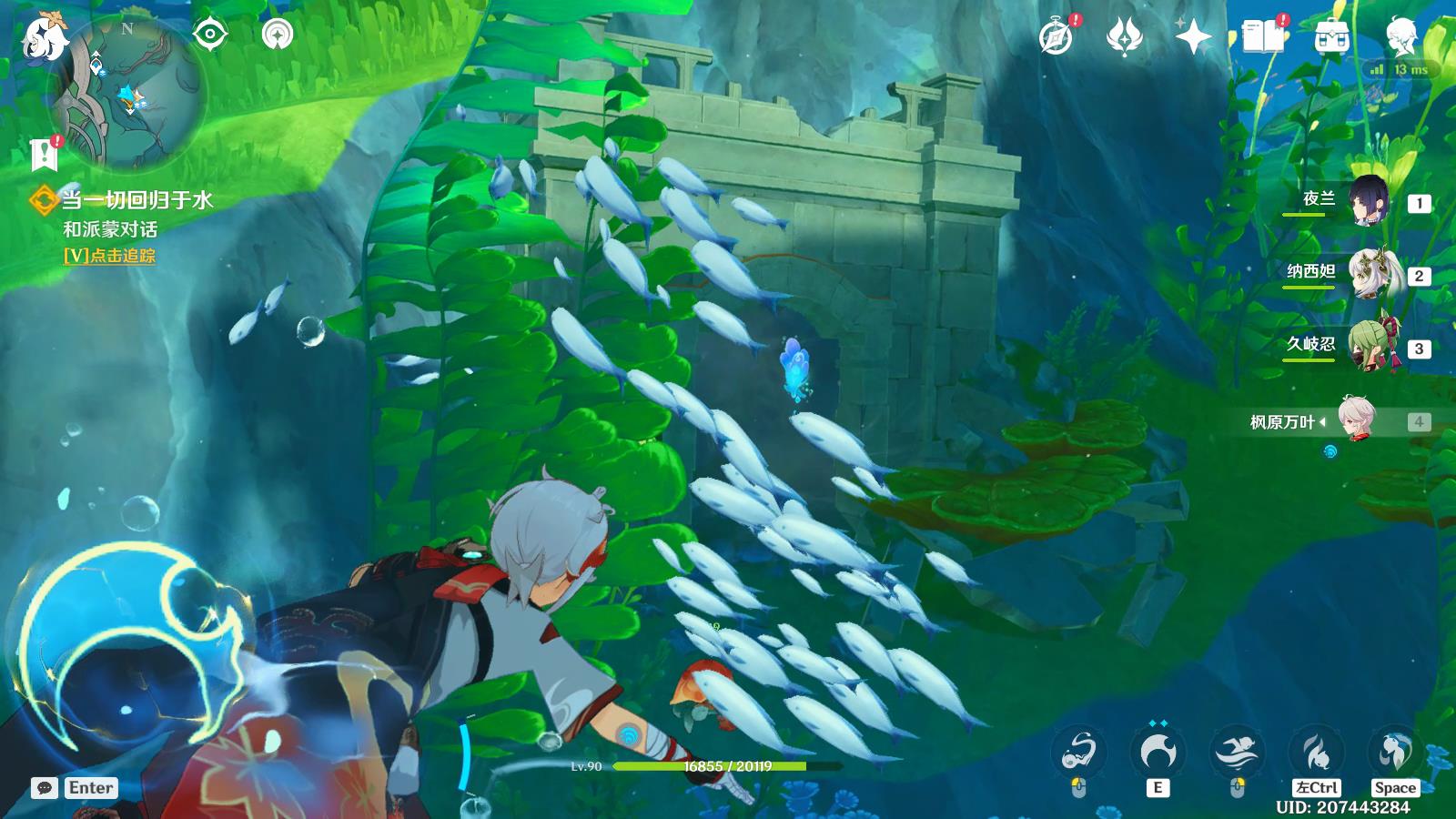Activate the ascend ability icon
The image size is (1456, 819).
[x=1395, y=753]
